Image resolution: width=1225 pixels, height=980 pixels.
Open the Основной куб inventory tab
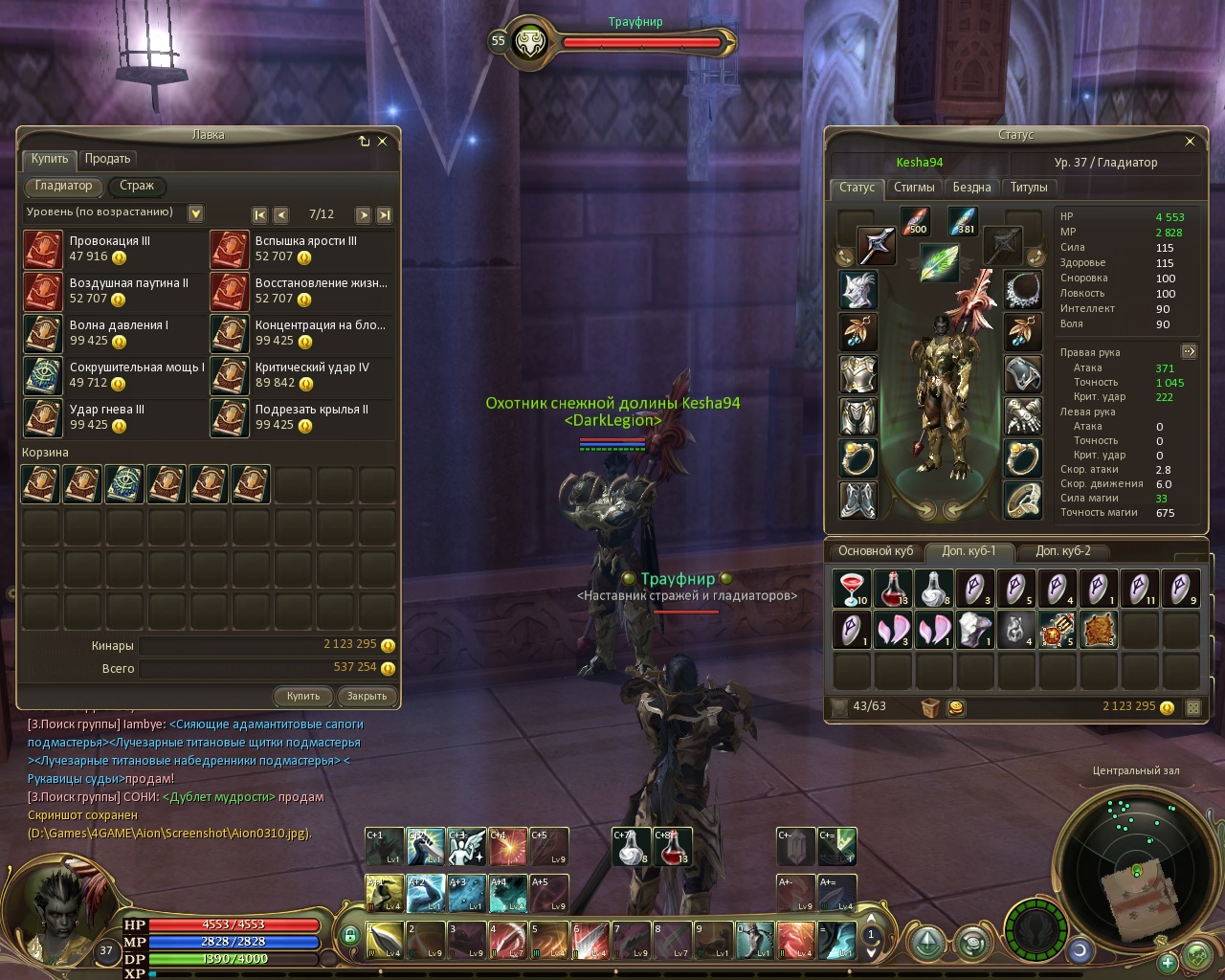(876, 551)
